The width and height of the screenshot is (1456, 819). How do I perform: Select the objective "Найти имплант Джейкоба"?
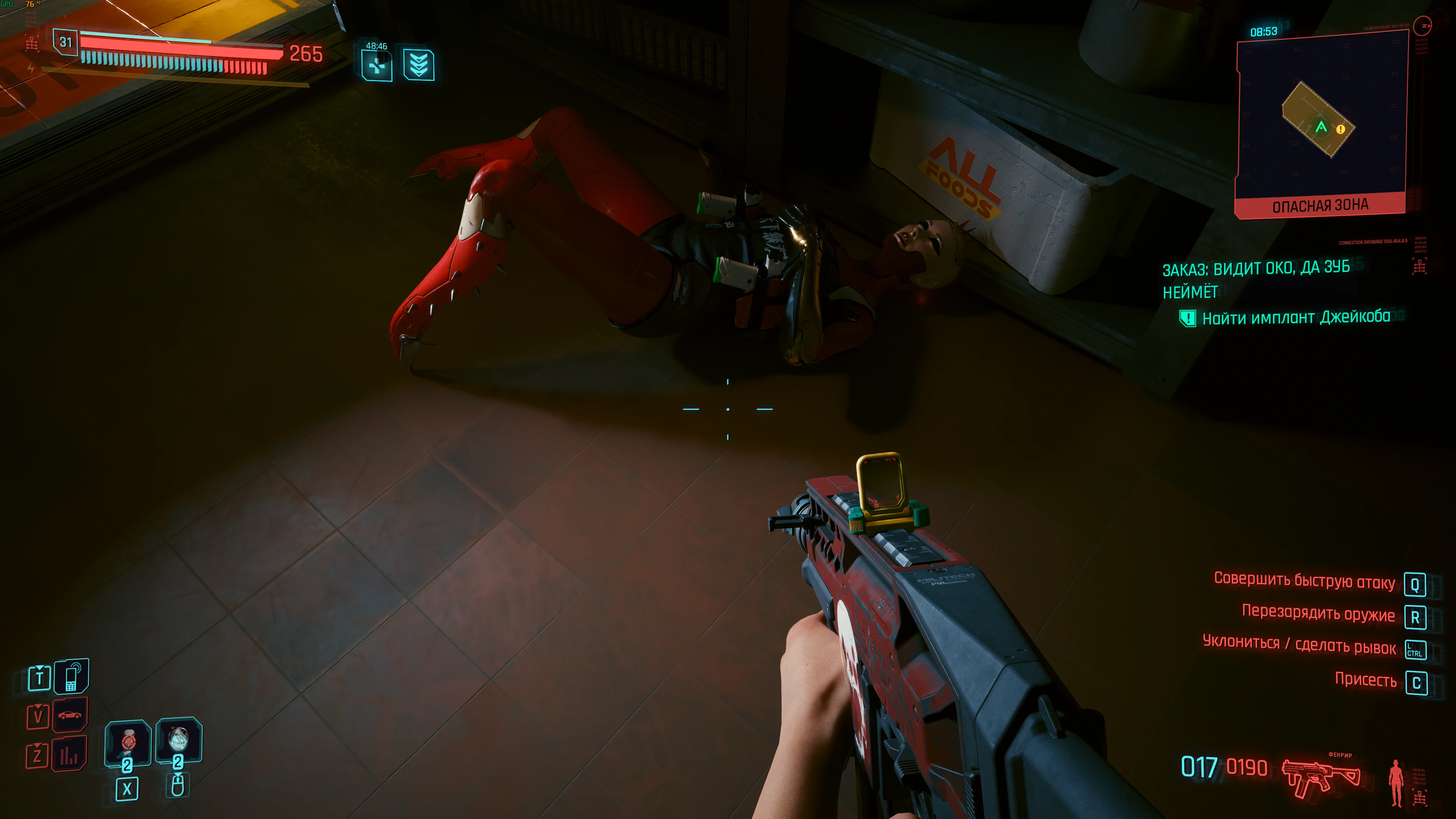[1295, 318]
